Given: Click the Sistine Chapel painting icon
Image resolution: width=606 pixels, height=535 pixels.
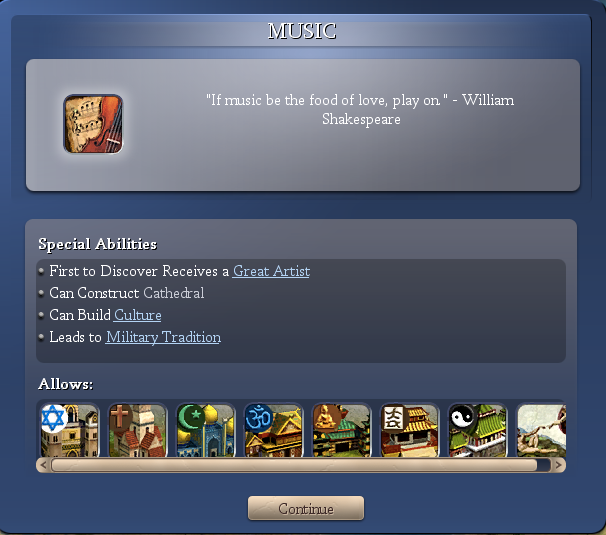Looking at the screenshot, I should click(x=541, y=430).
